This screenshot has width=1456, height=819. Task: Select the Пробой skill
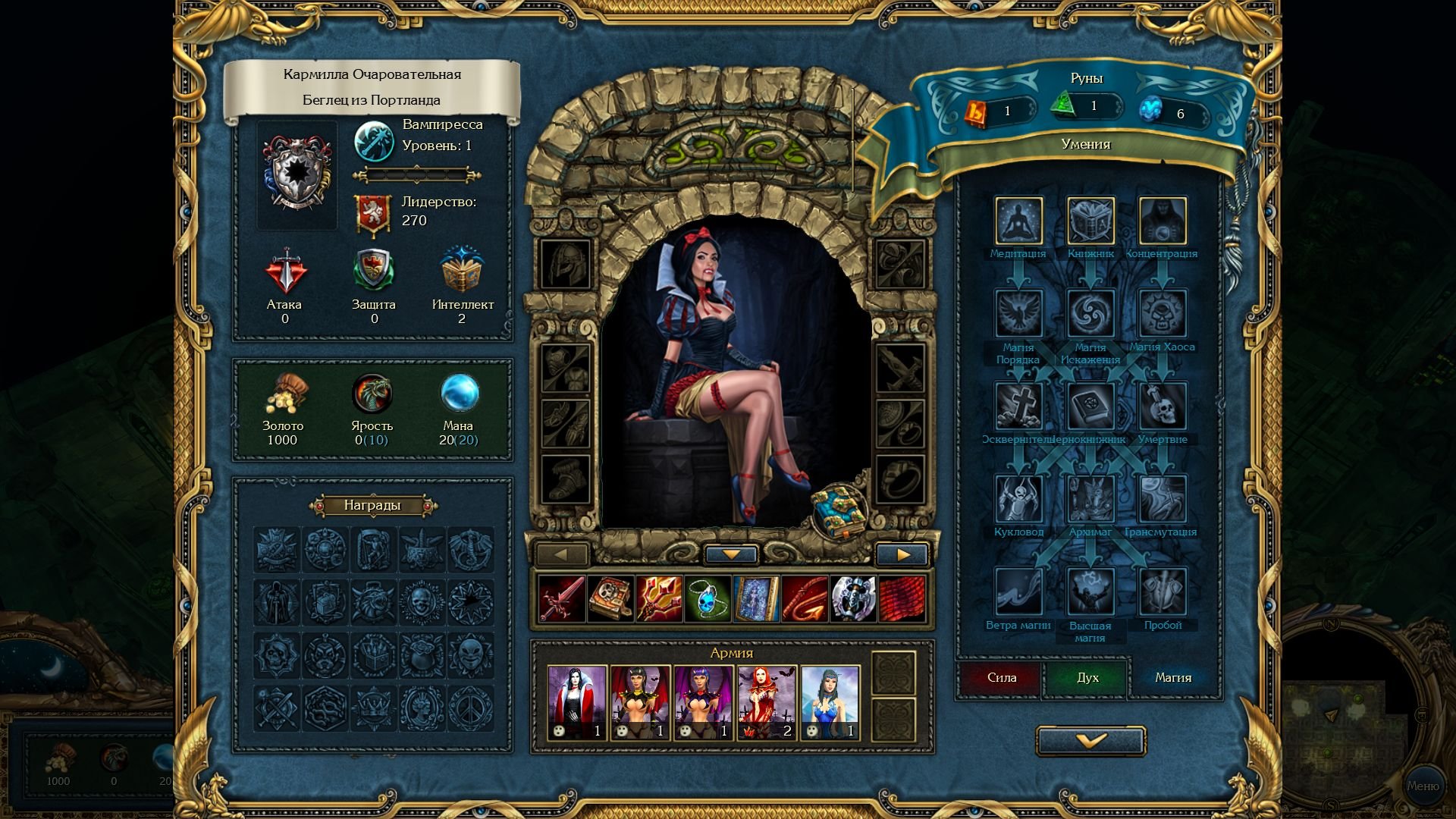tap(1163, 592)
